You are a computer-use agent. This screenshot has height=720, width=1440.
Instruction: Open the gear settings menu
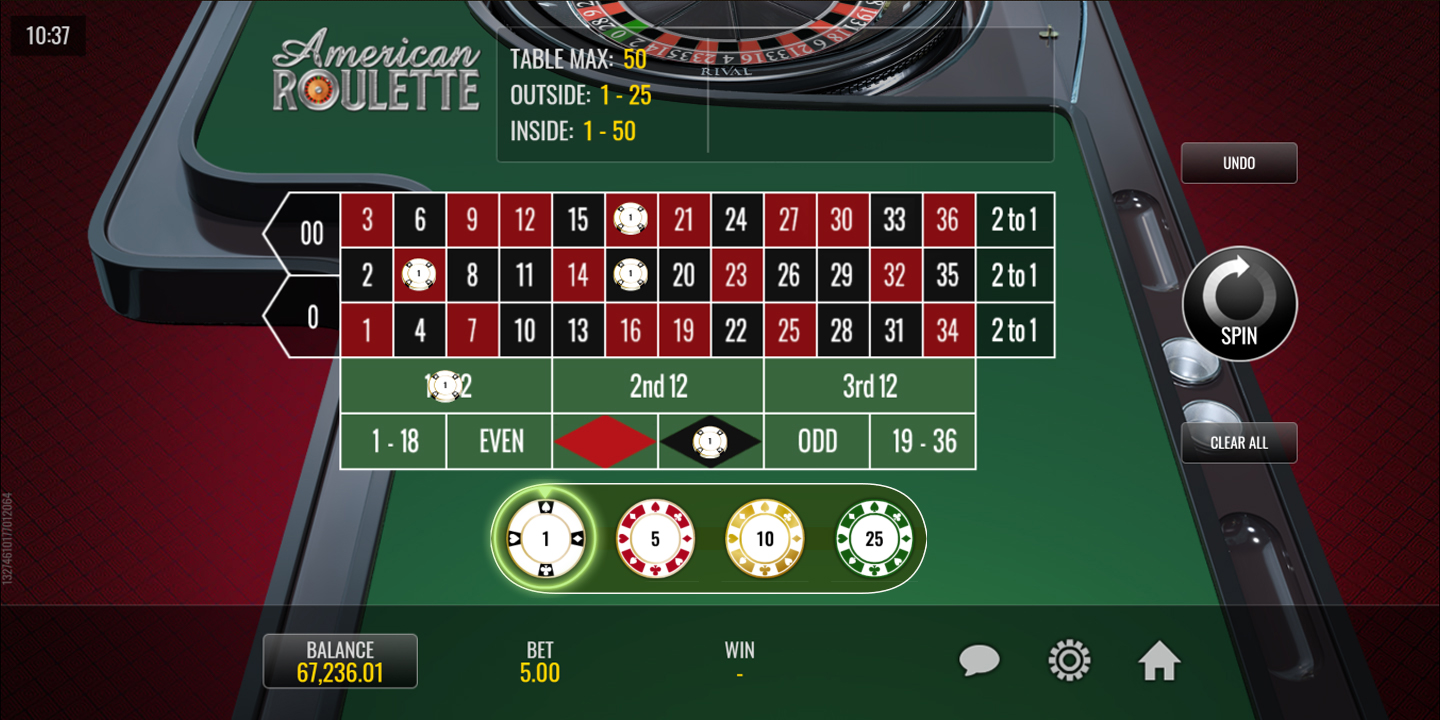(1068, 661)
